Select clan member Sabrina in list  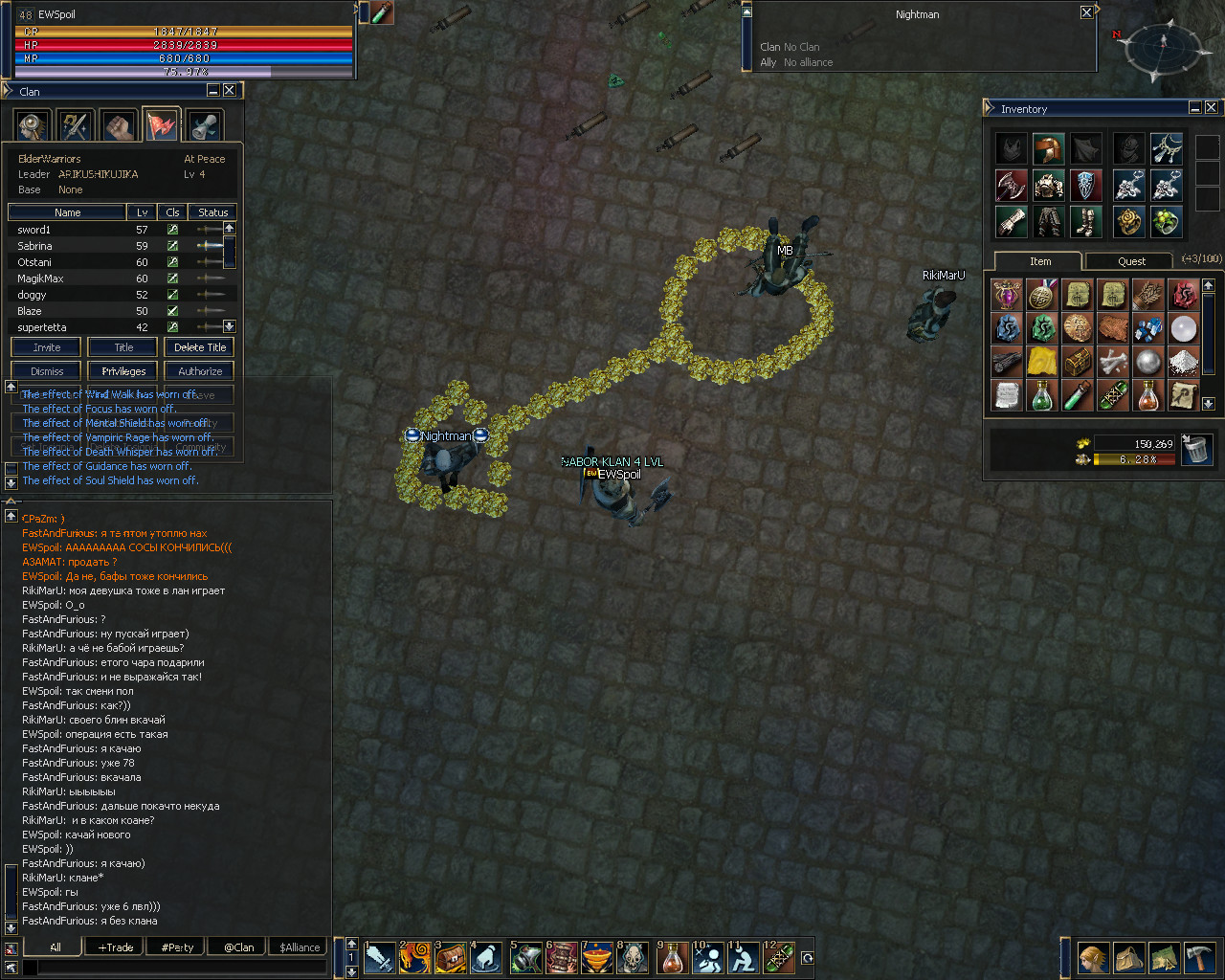(35, 246)
